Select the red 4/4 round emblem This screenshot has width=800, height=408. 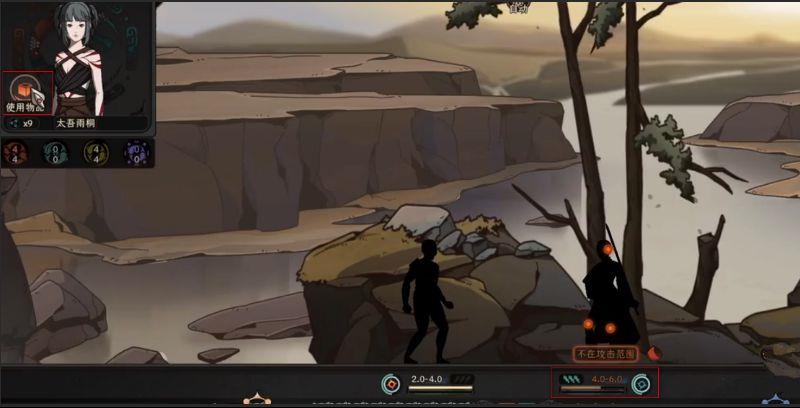pyautogui.click(x=13, y=153)
